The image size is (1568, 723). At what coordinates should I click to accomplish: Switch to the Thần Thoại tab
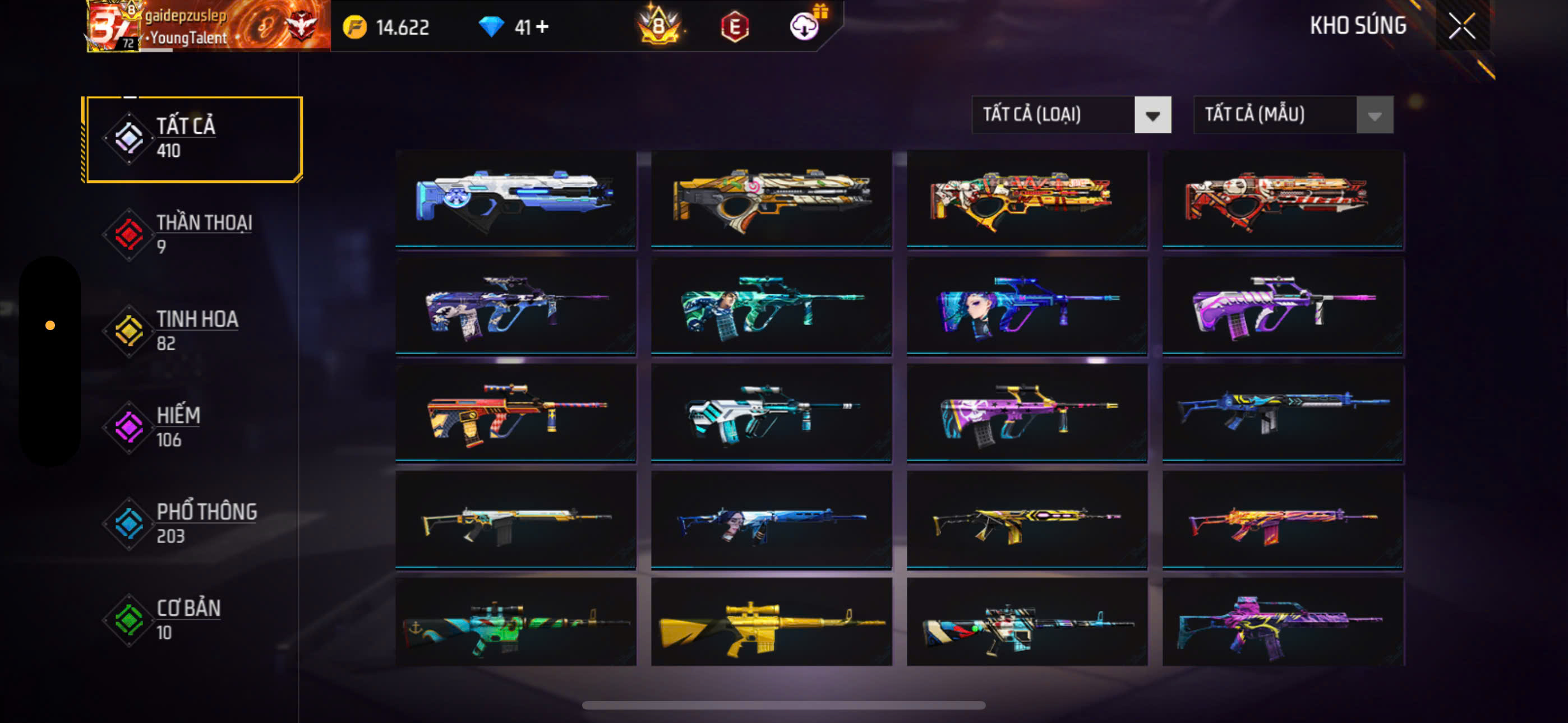click(193, 234)
